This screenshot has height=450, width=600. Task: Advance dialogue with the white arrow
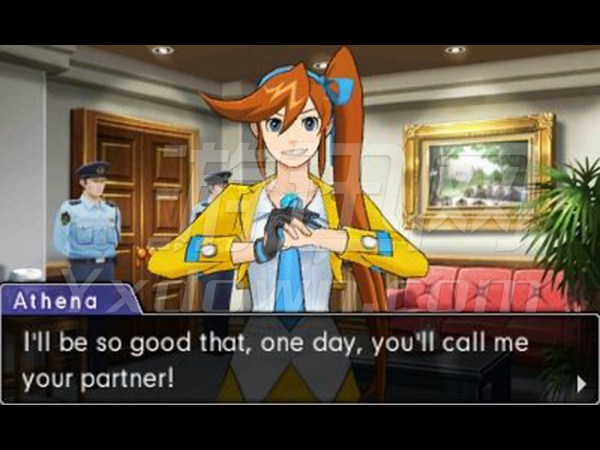pos(581,382)
